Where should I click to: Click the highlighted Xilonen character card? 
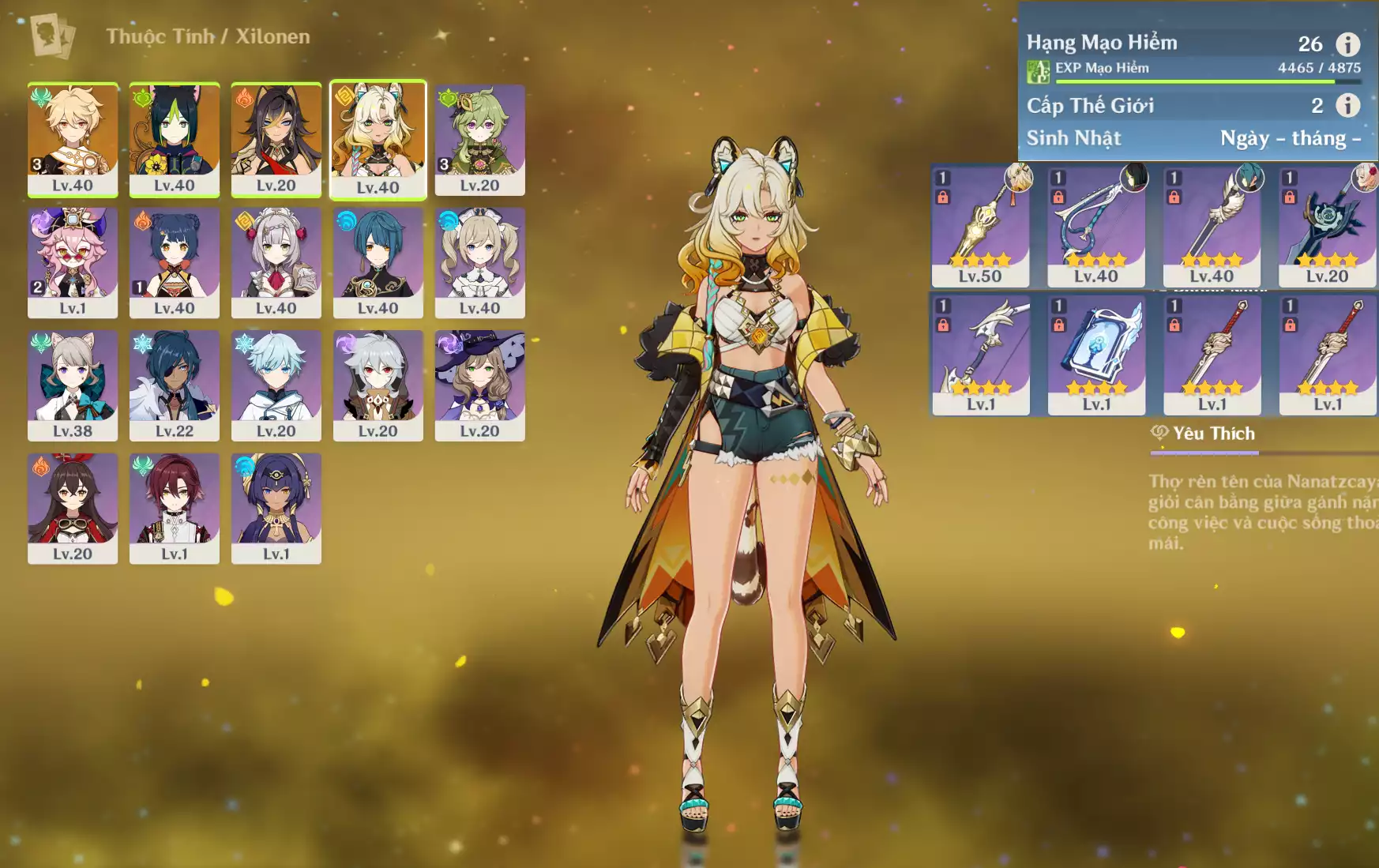coord(378,140)
